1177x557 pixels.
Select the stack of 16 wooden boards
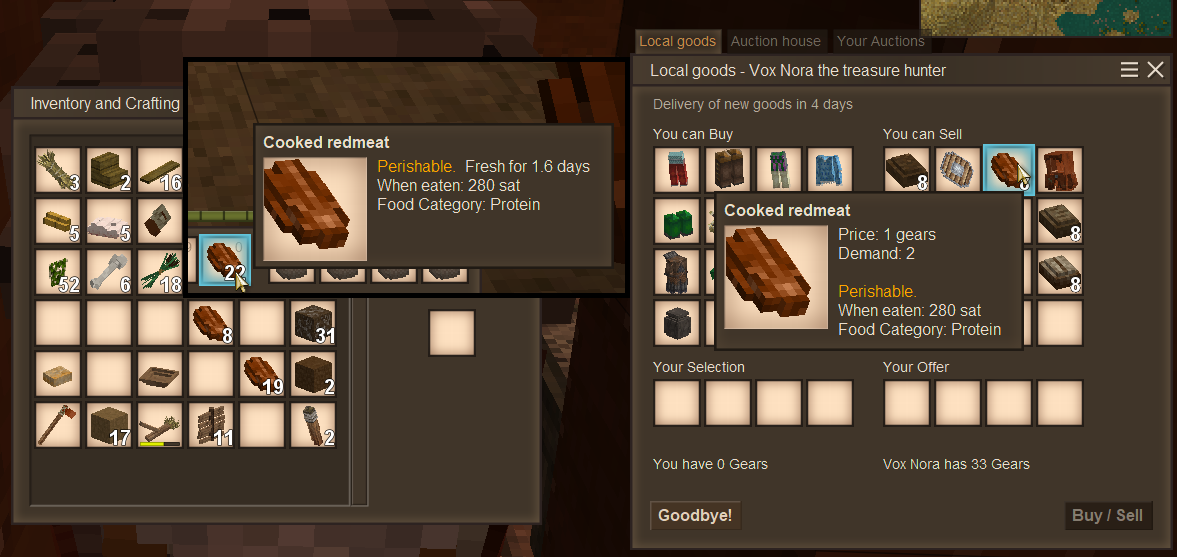[x=160, y=170]
